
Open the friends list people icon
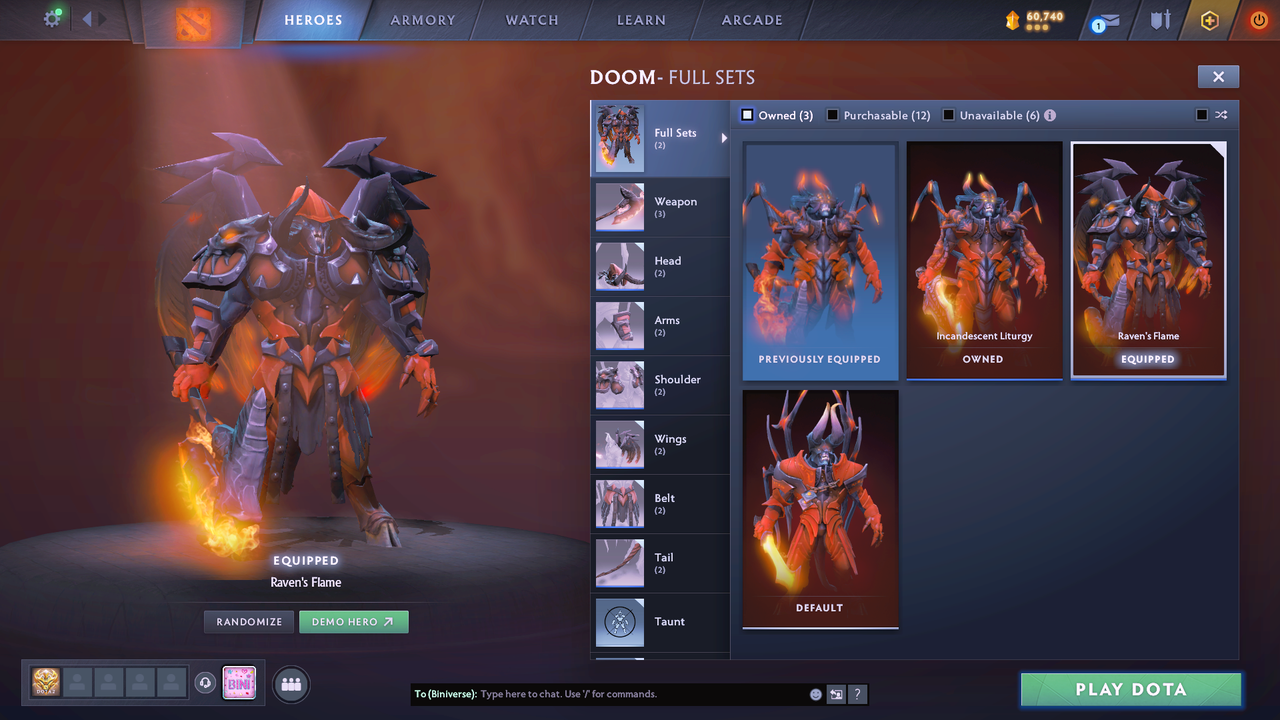click(290, 684)
